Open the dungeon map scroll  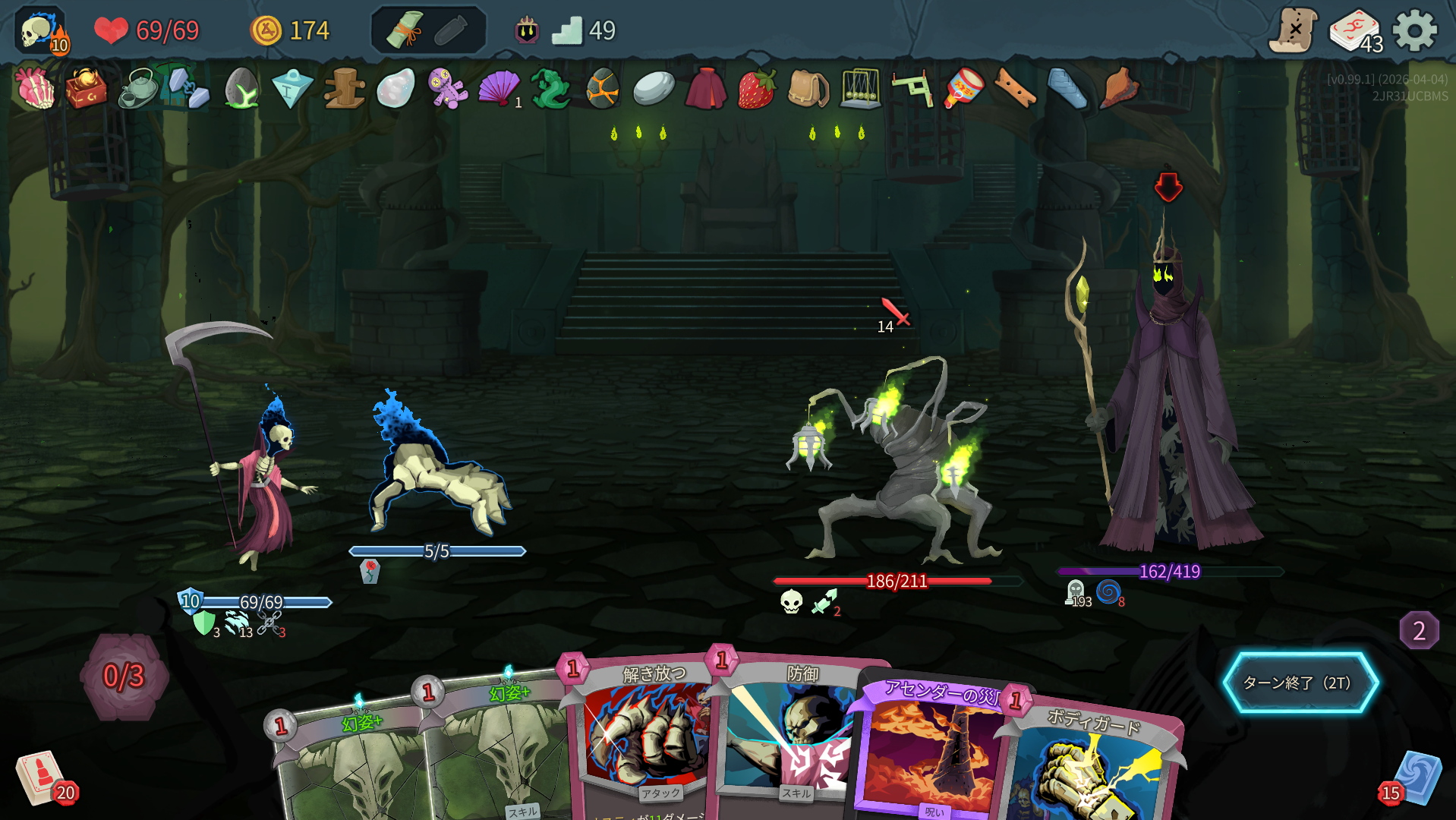[1294, 31]
